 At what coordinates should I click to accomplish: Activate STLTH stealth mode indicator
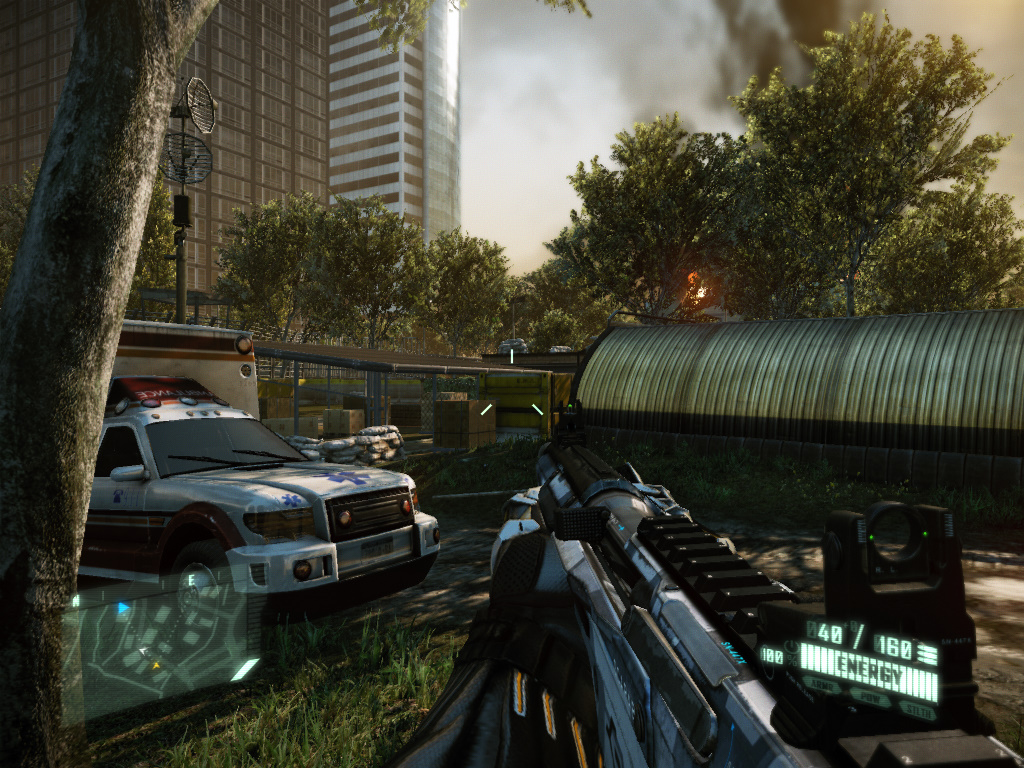(x=916, y=709)
